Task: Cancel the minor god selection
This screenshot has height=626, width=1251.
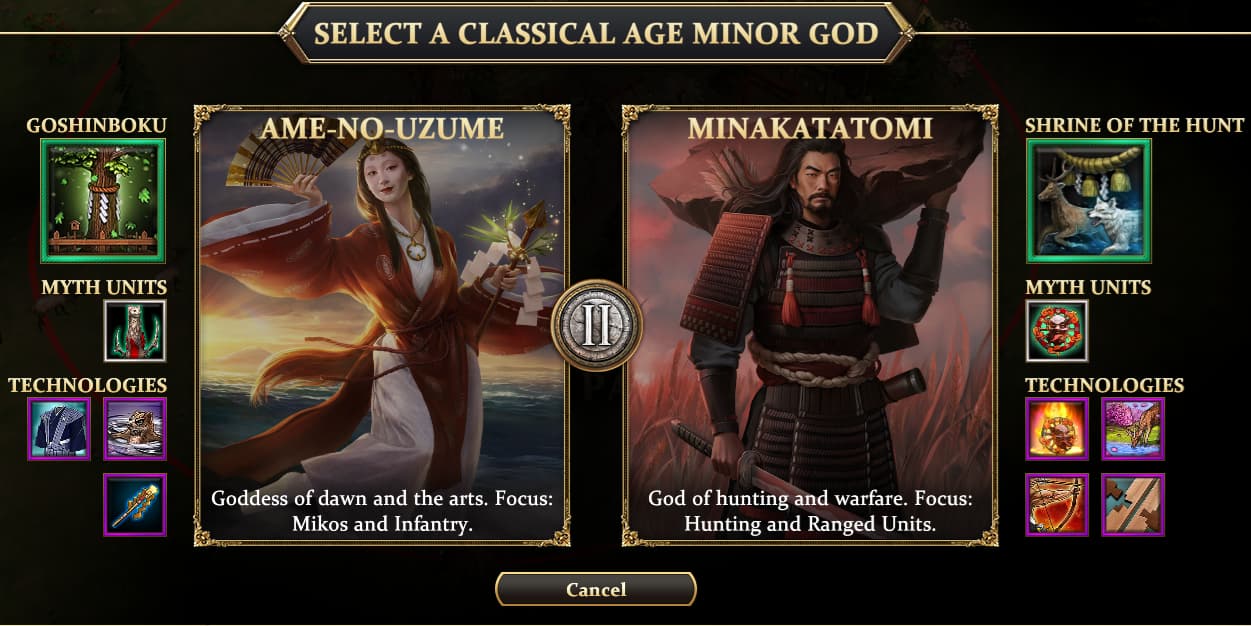Action: tap(596, 589)
